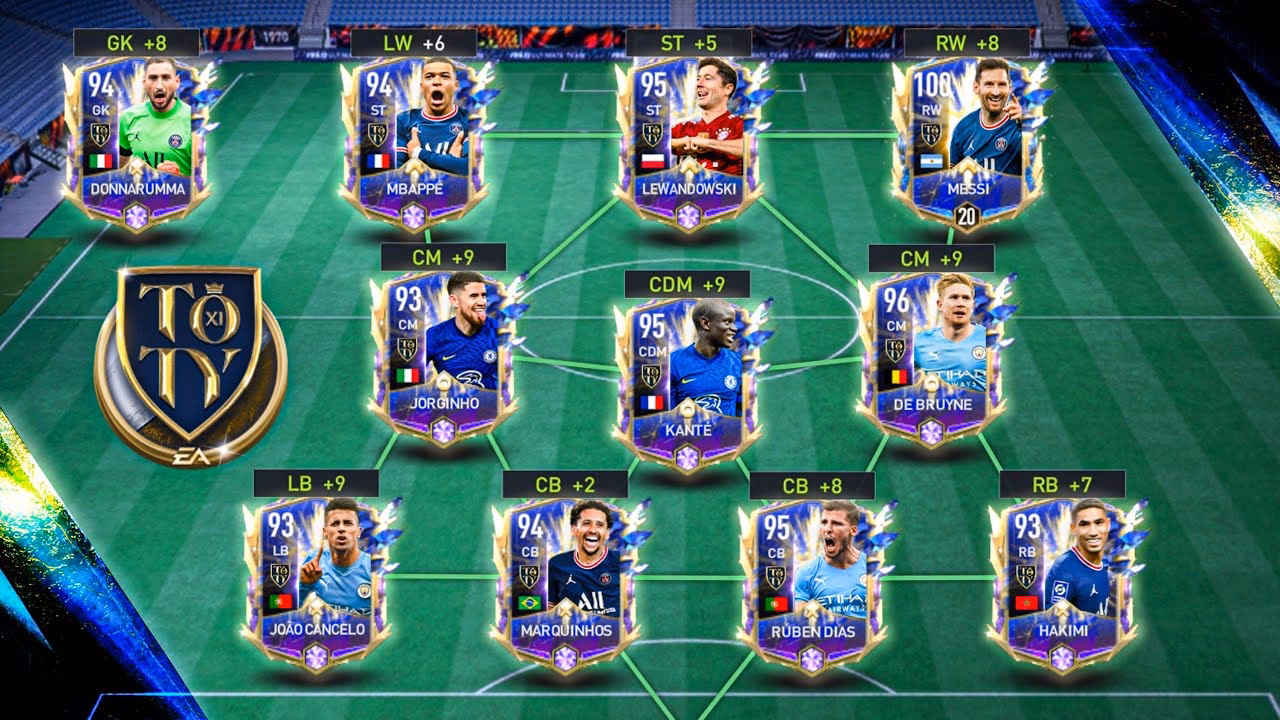
Task: Click the TOTY crest on Kanté's card
Action: click(655, 377)
